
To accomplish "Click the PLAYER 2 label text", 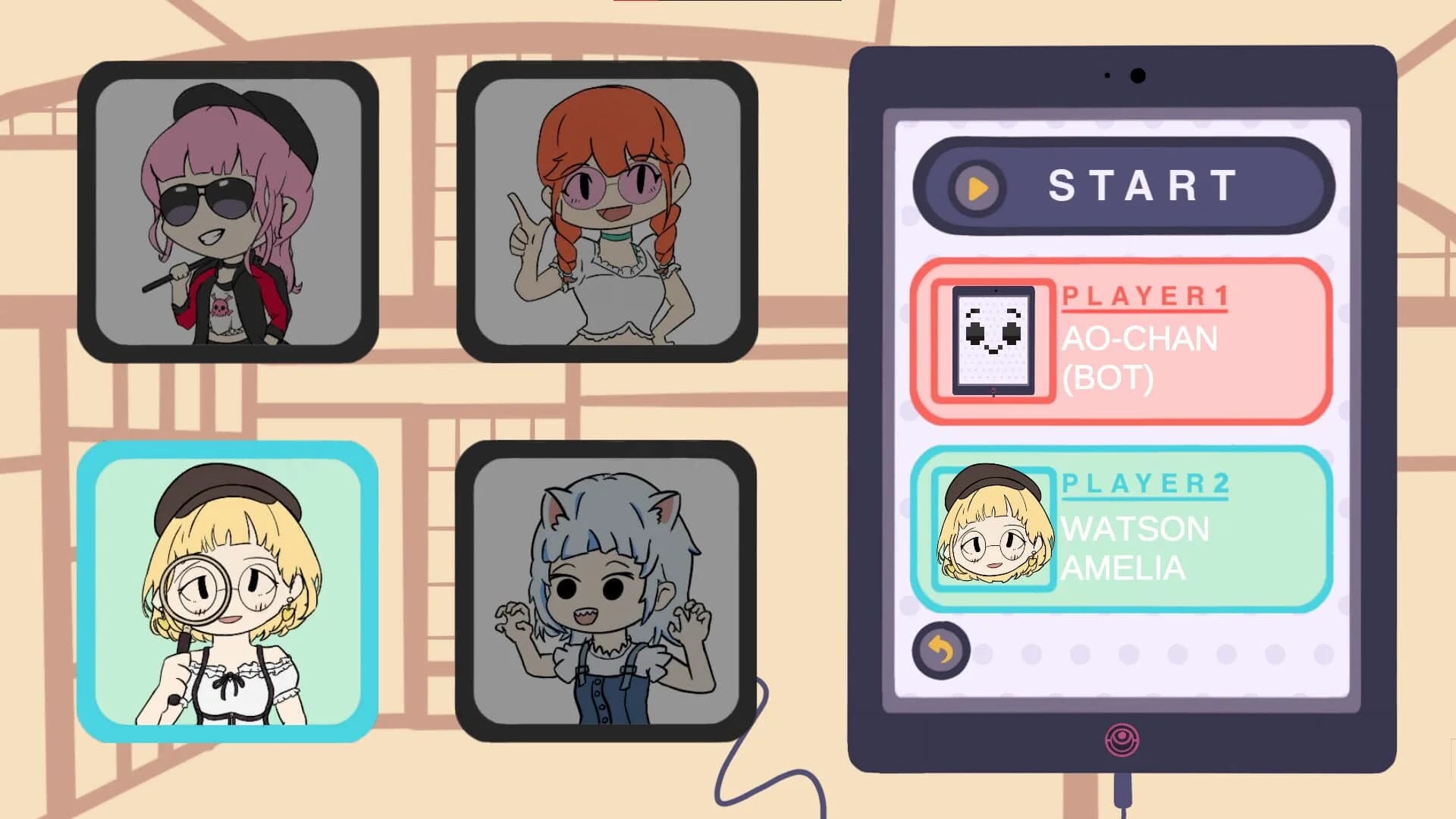I will 1145,483.
